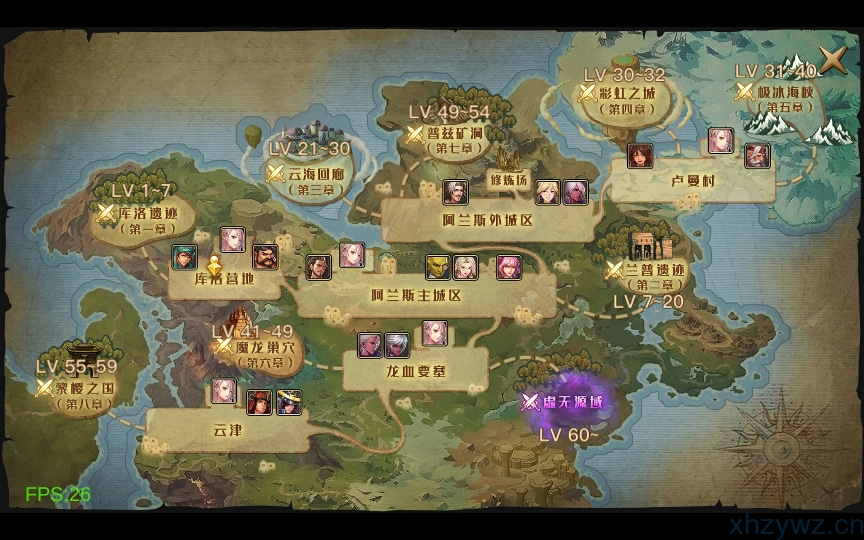This screenshot has width=864, height=540.
Task: Go to 阿兰斯主城区 town
Action: point(415,295)
